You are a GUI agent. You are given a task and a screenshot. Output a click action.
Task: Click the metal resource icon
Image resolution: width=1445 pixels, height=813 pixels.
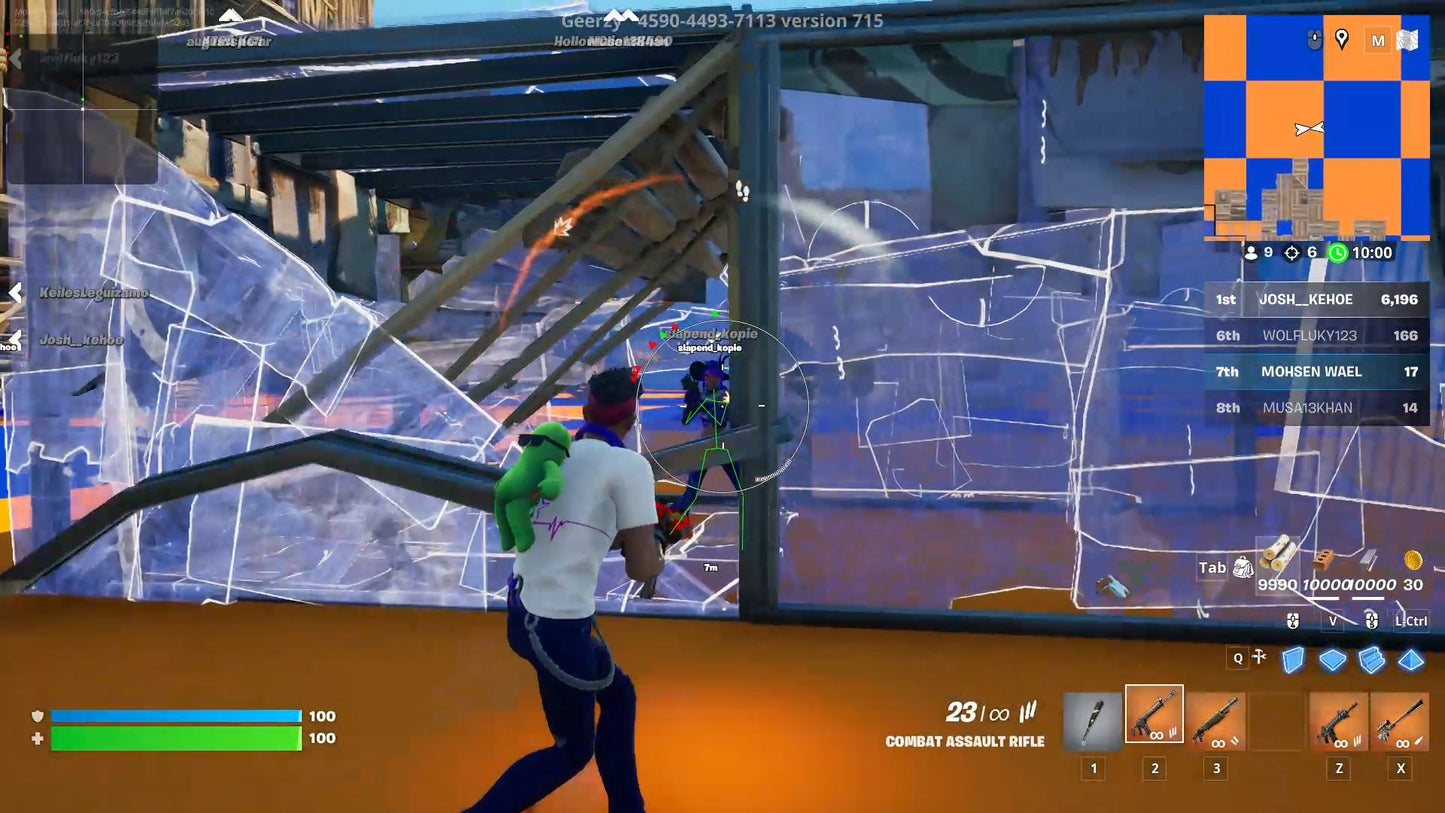coord(1369,558)
